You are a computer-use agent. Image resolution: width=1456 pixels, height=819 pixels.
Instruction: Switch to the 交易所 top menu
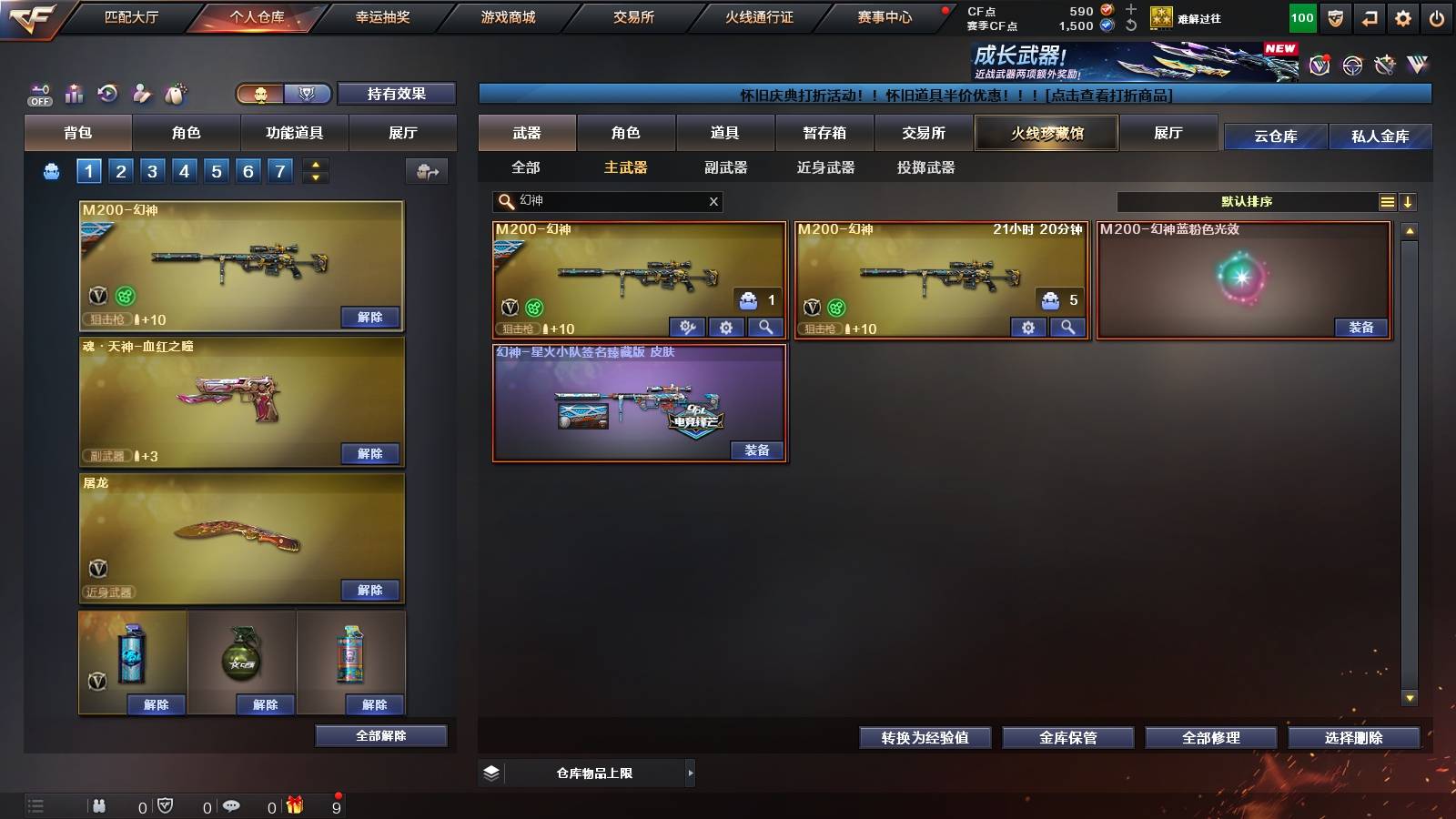[x=630, y=17]
